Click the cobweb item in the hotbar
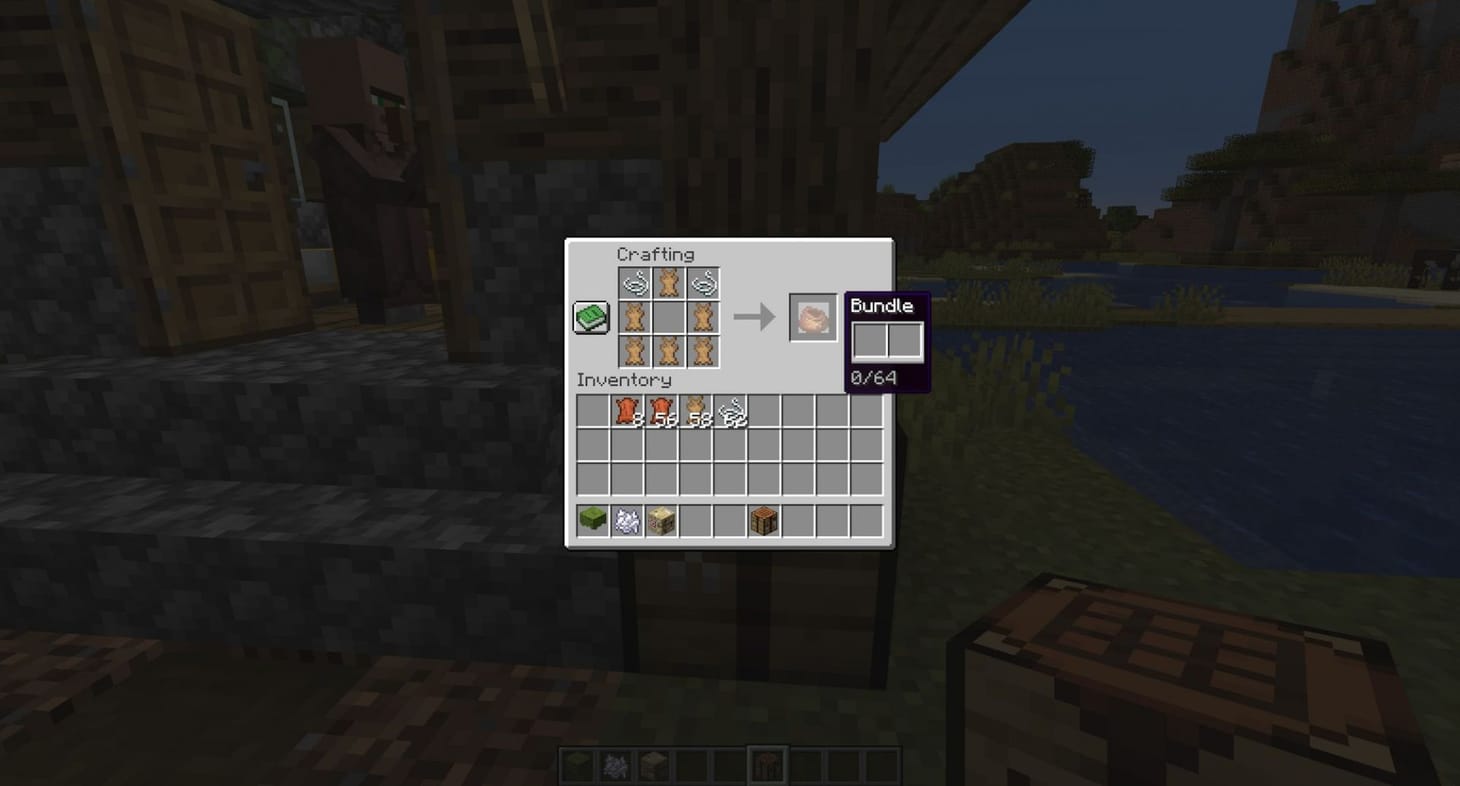Screen dimensions: 1460x786 point(625,519)
